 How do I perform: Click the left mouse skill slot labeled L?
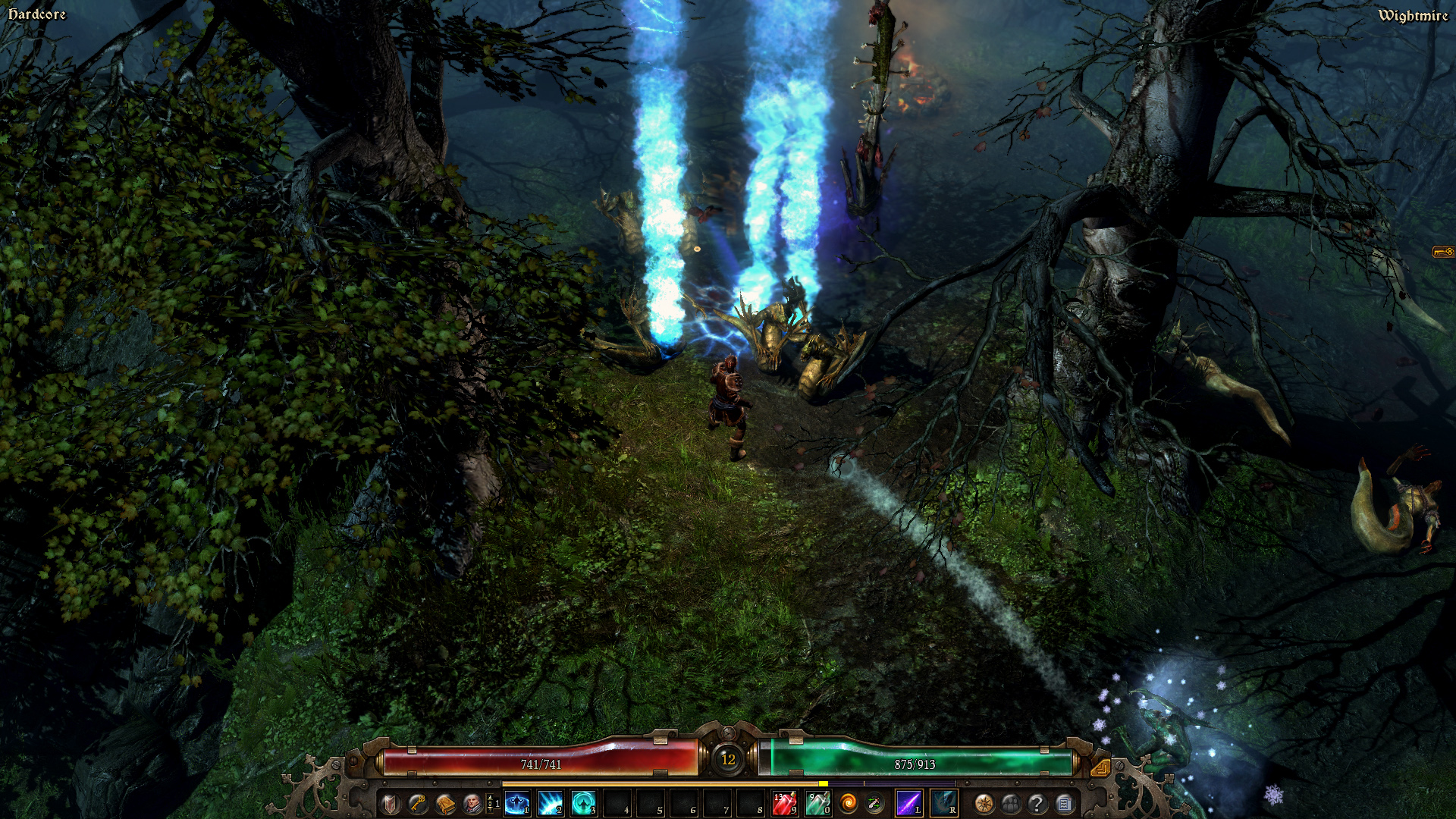coord(908,802)
